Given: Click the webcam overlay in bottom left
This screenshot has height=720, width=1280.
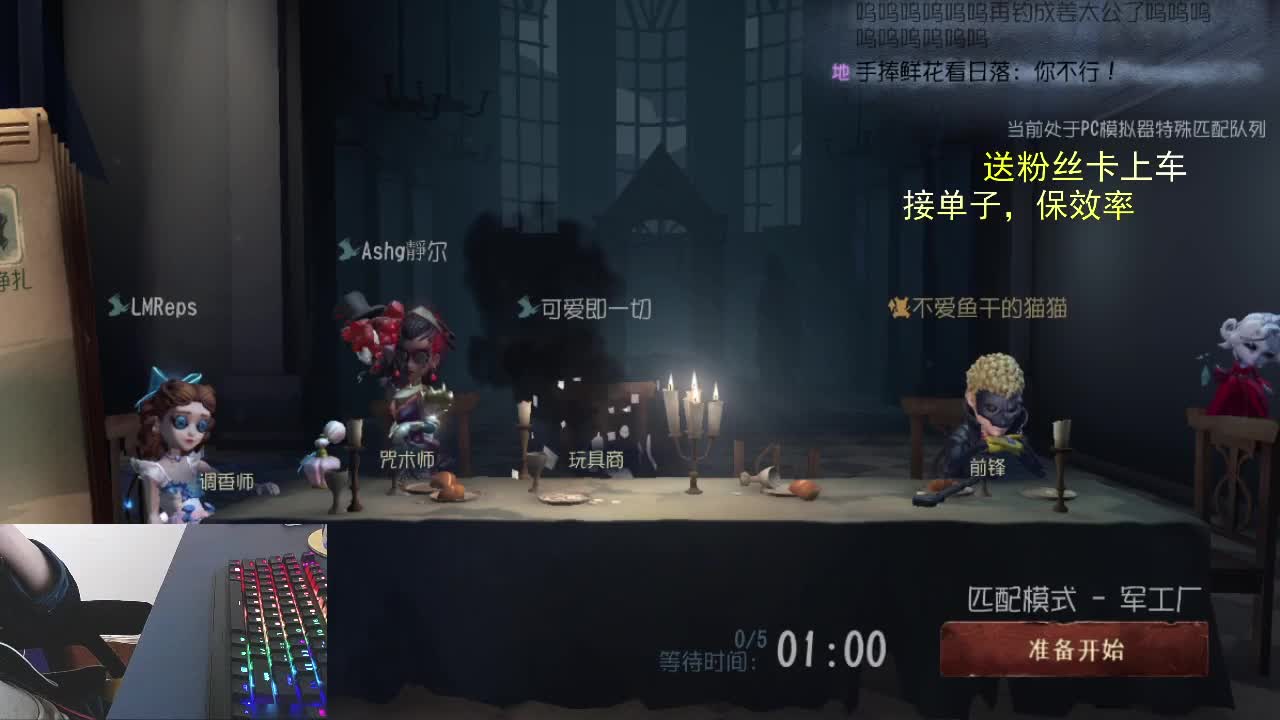Looking at the screenshot, I should tap(165, 620).
